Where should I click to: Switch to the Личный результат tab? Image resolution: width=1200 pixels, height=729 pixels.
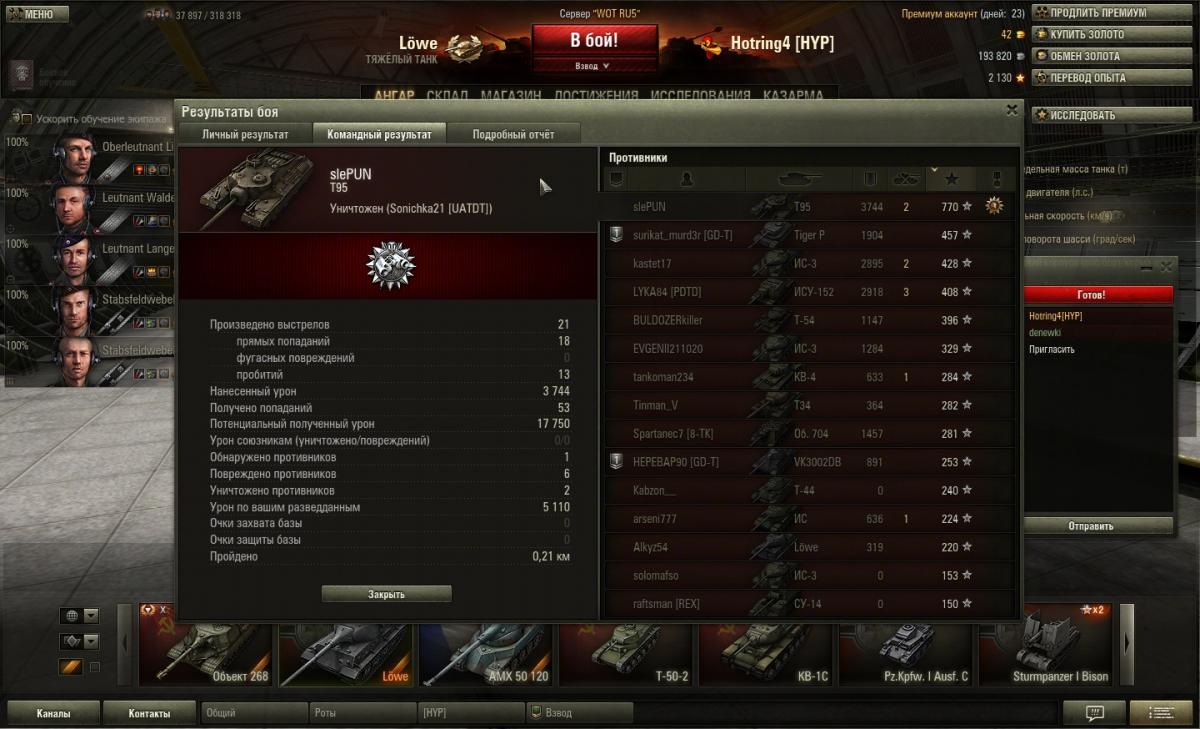(245, 134)
